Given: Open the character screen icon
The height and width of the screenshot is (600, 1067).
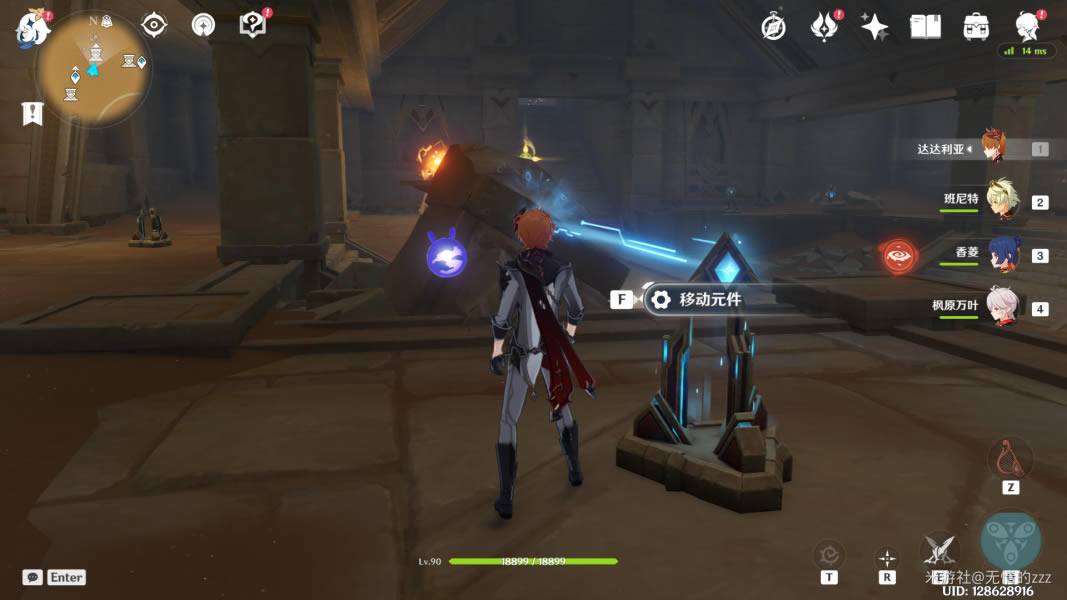Looking at the screenshot, I should [x=1027, y=26].
